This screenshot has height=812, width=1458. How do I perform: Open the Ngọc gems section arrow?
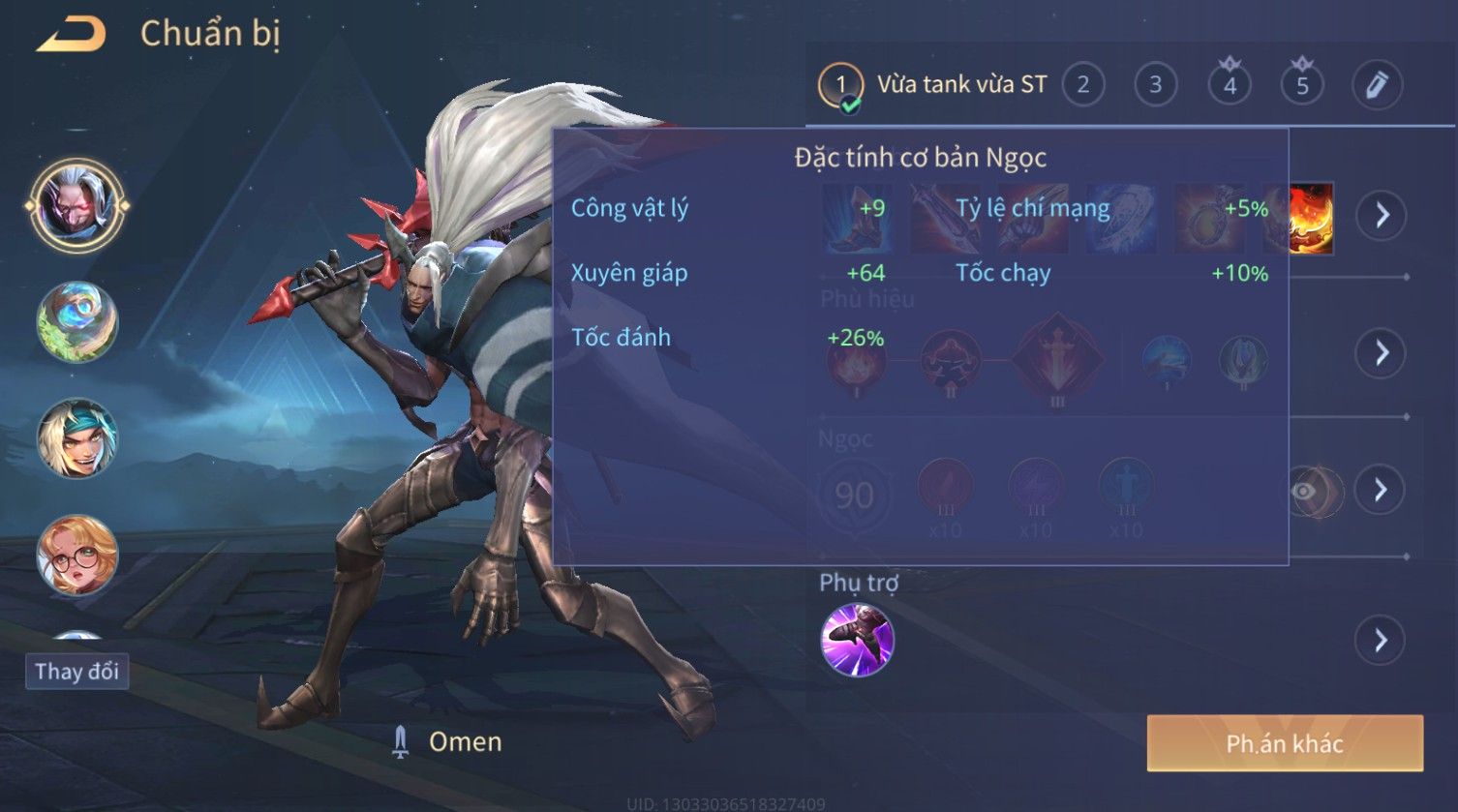click(x=1381, y=490)
